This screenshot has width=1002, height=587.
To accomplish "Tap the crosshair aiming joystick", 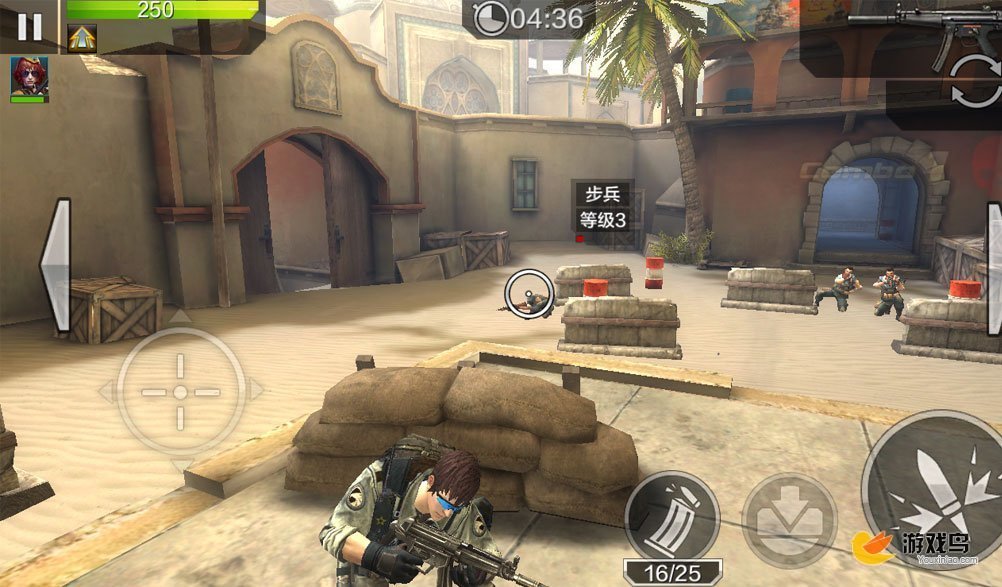I will click(x=180, y=391).
